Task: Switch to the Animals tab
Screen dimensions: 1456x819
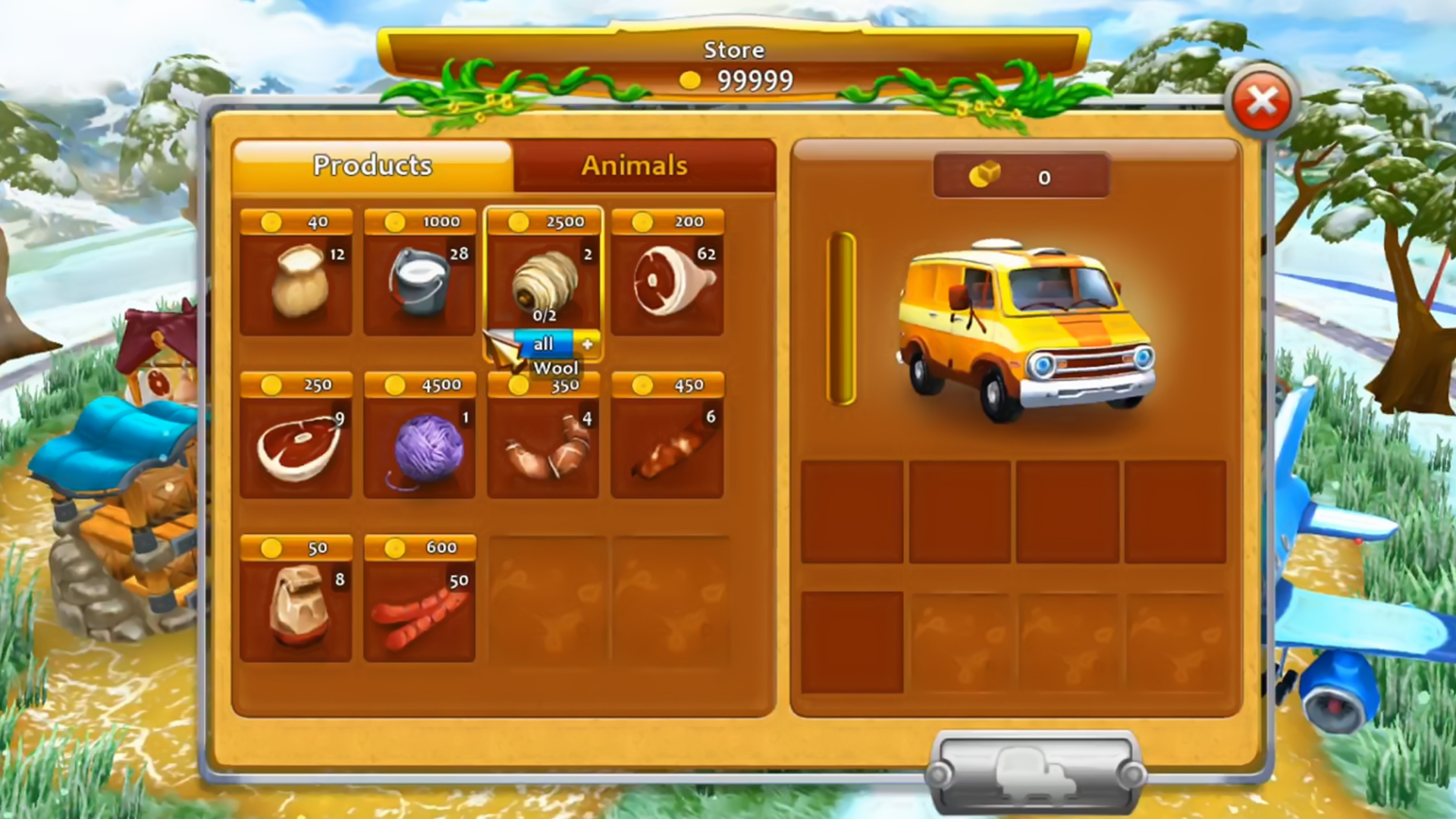Action: pyautogui.click(x=635, y=165)
